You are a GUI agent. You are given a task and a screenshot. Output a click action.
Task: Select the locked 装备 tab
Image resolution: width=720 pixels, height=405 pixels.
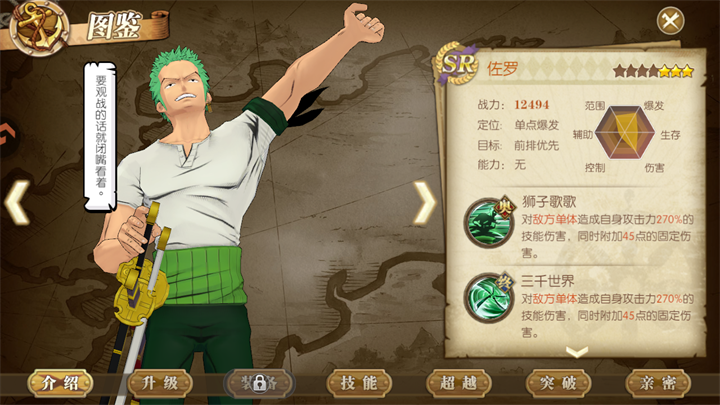pos(259,383)
